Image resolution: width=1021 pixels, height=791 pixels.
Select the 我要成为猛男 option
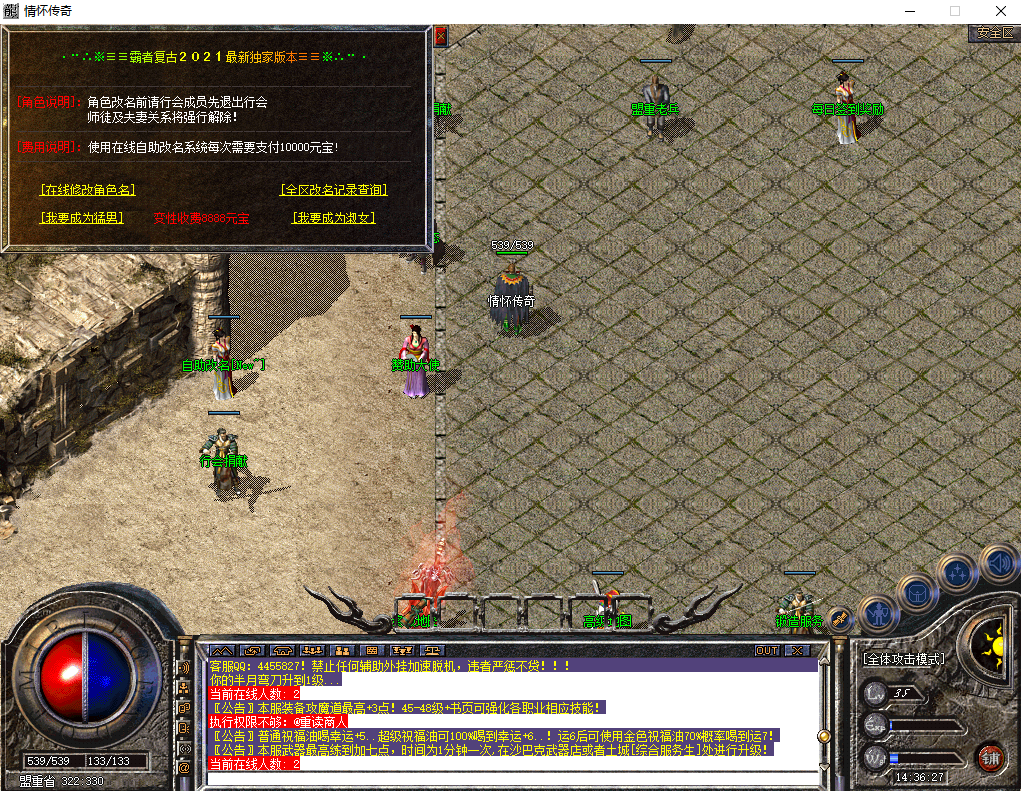pos(82,218)
